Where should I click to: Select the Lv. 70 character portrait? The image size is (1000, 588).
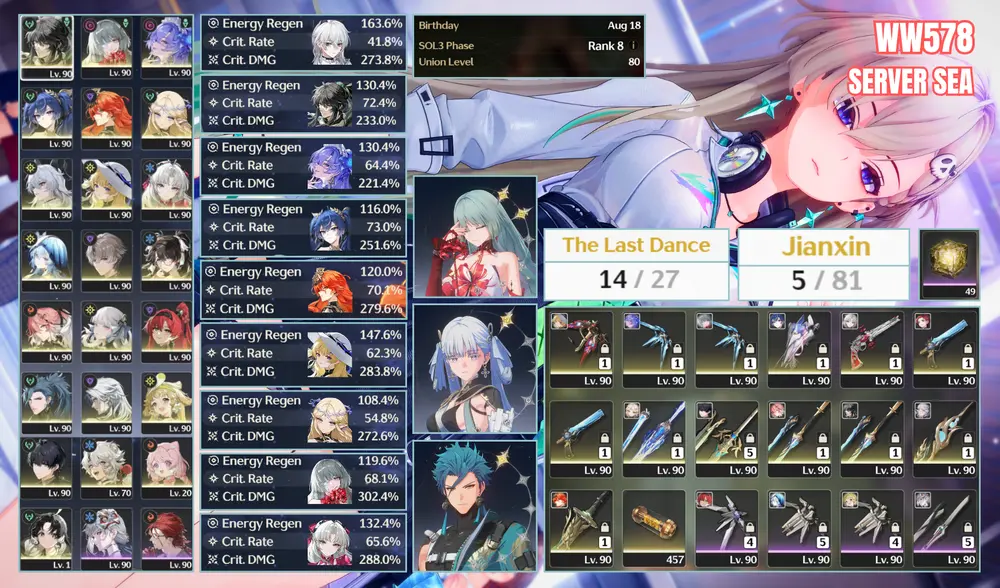[107, 466]
